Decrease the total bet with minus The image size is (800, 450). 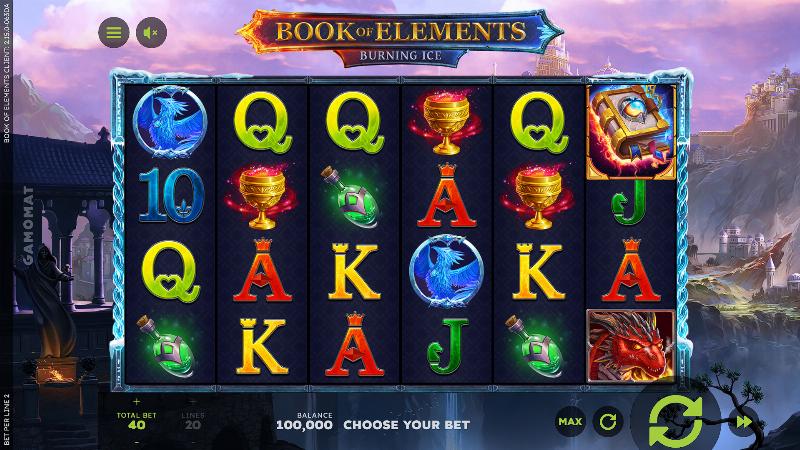point(137,440)
